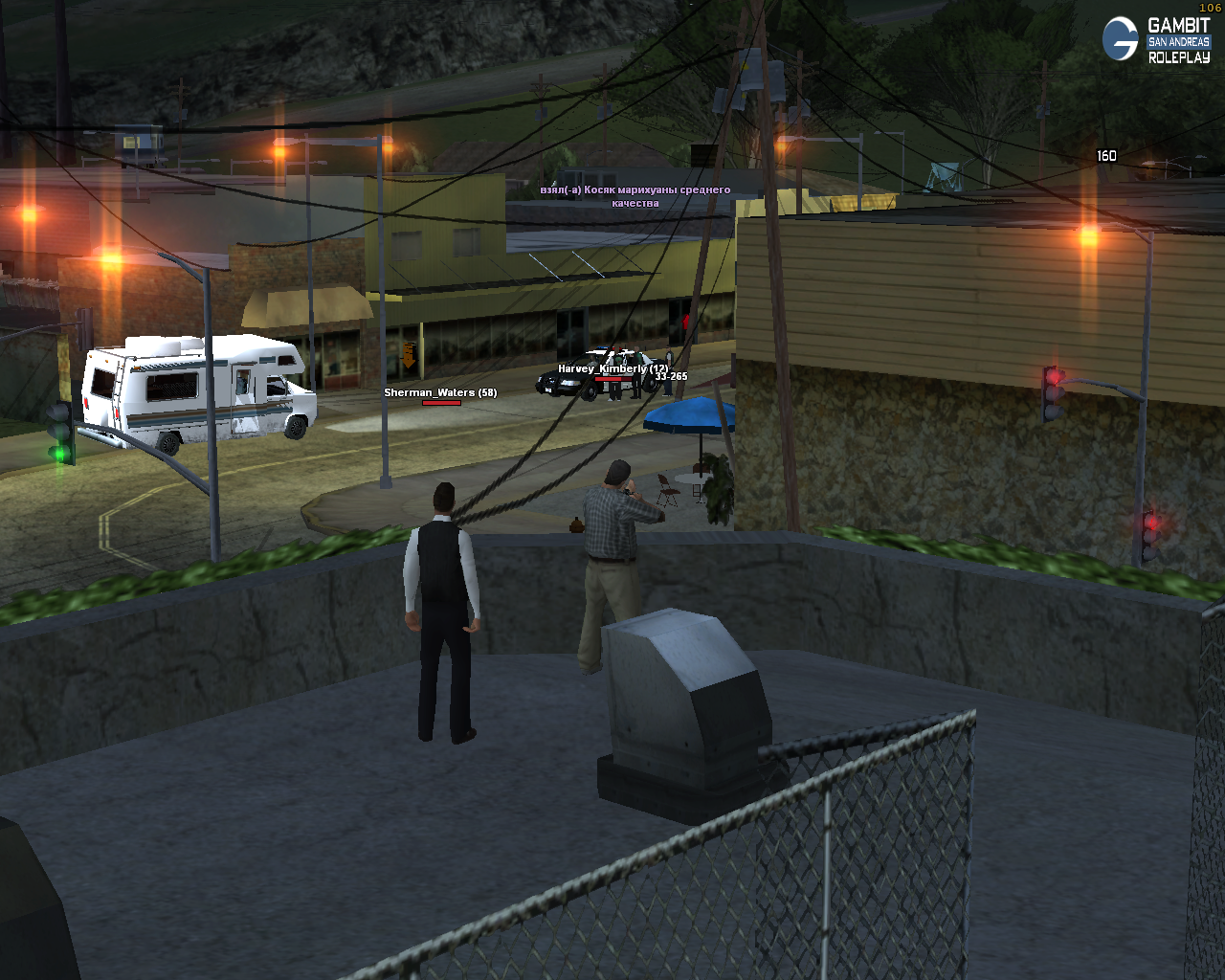Image resolution: width=1225 pixels, height=980 pixels.
Task: Click the Gambit San Andreas Roleplay logo
Action: pos(1156,40)
